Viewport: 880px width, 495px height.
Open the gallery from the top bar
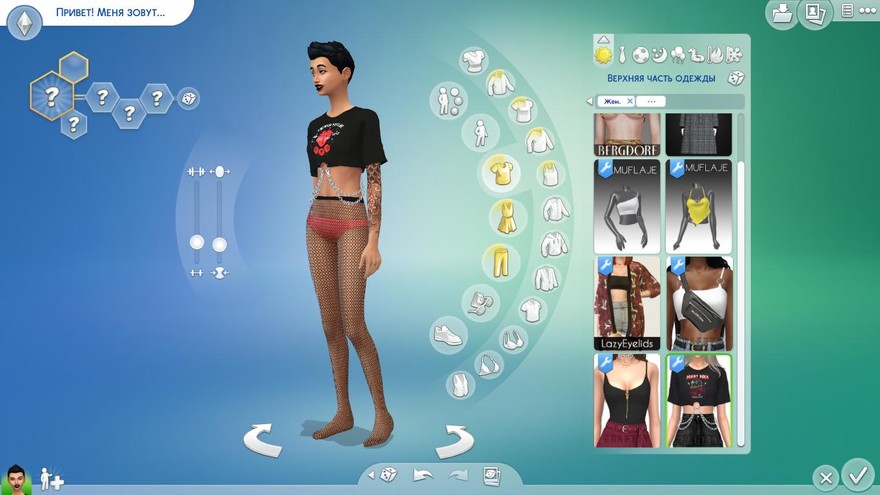pos(816,13)
